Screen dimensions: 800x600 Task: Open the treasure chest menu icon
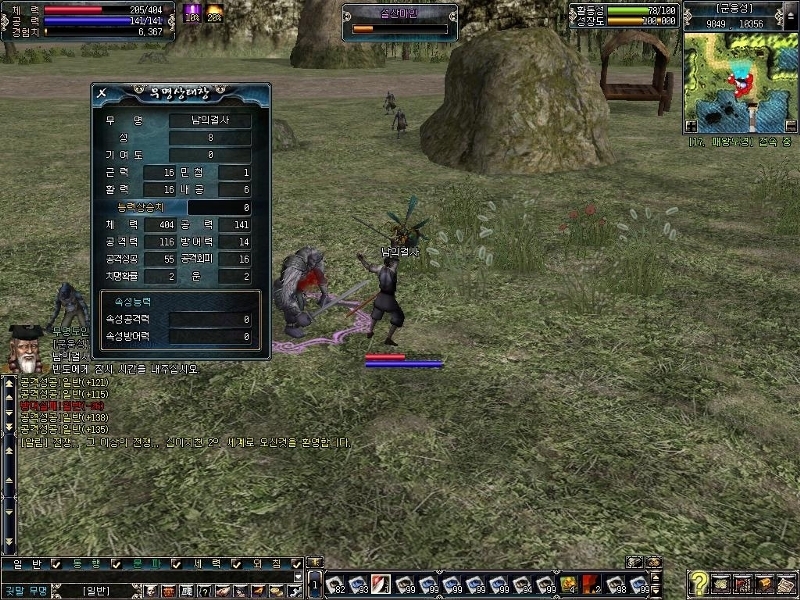[763, 583]
